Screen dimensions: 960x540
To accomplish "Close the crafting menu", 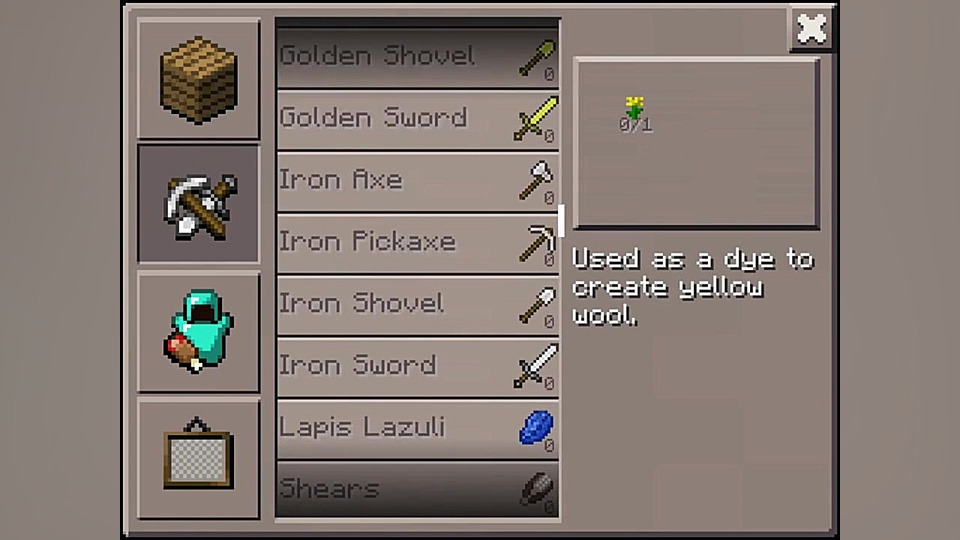I will pos(811,29).
